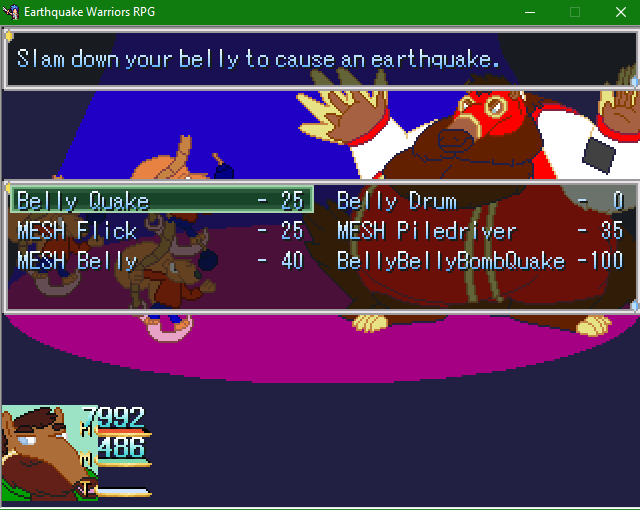640x510 pixels.
Task: Close the game window
Action: 620,12
